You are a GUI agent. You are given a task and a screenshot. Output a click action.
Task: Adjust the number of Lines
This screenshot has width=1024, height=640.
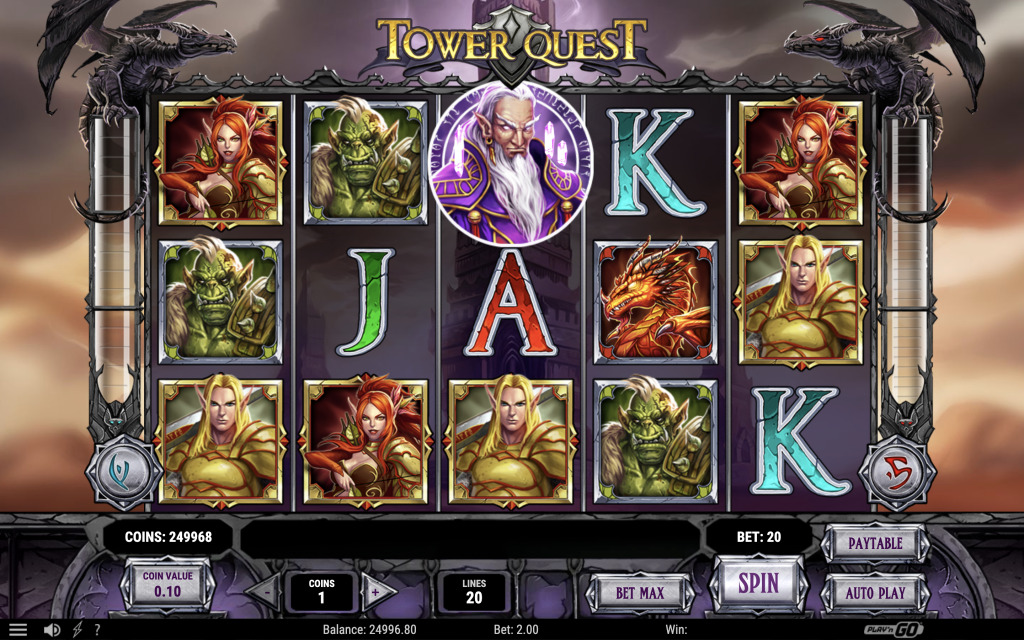[473, 591]
